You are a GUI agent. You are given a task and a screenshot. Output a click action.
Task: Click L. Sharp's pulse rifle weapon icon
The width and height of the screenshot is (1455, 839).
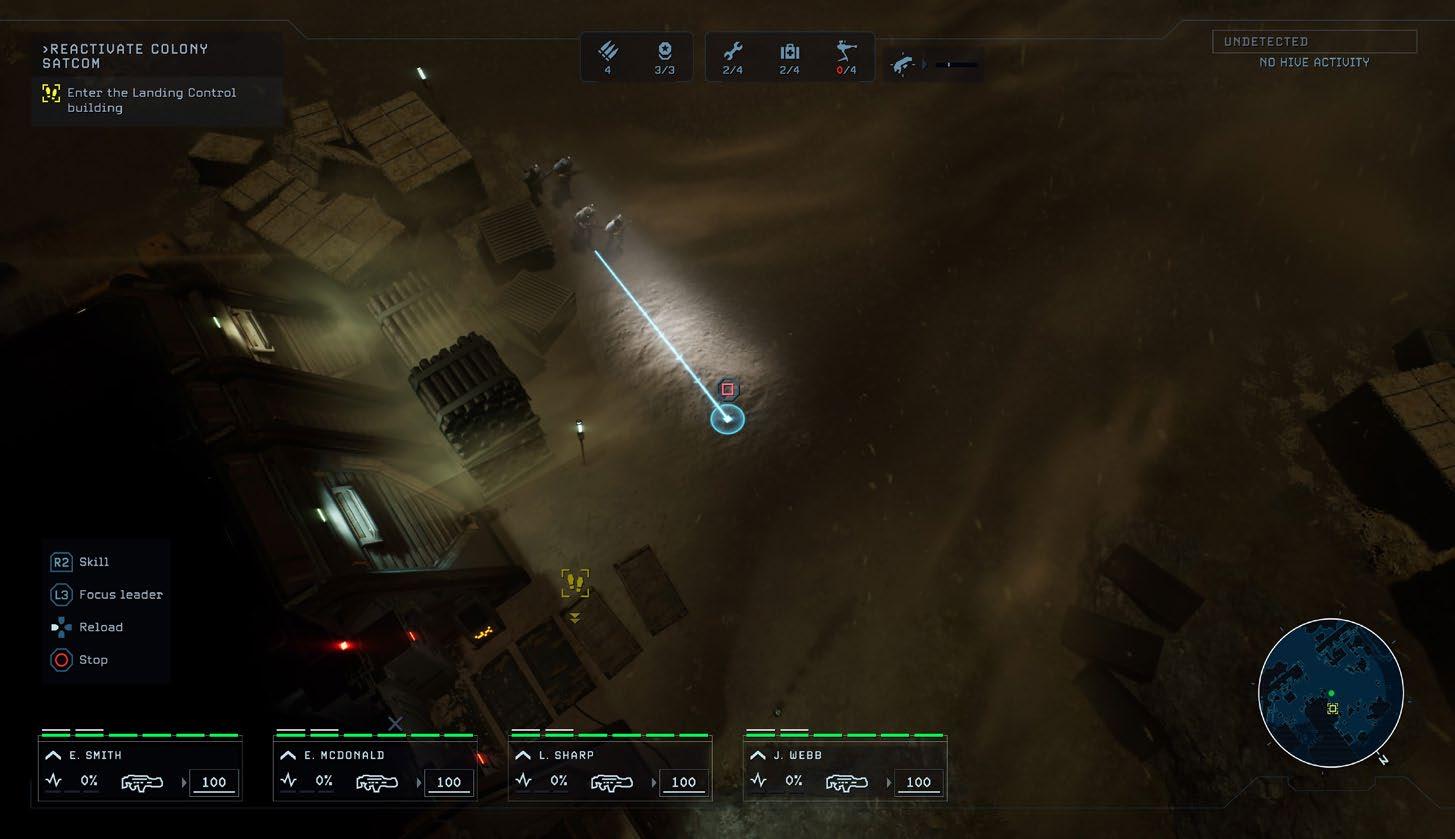pos(610,783)
